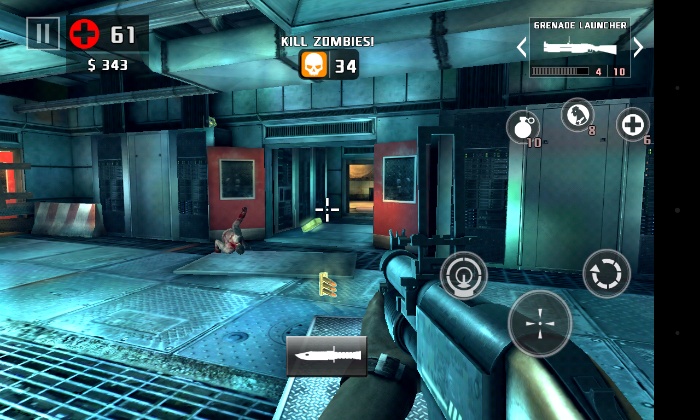The image size is (700, 420).
Task: Reload the weapon
Action: pyautogui.click(x=607, y=273)
